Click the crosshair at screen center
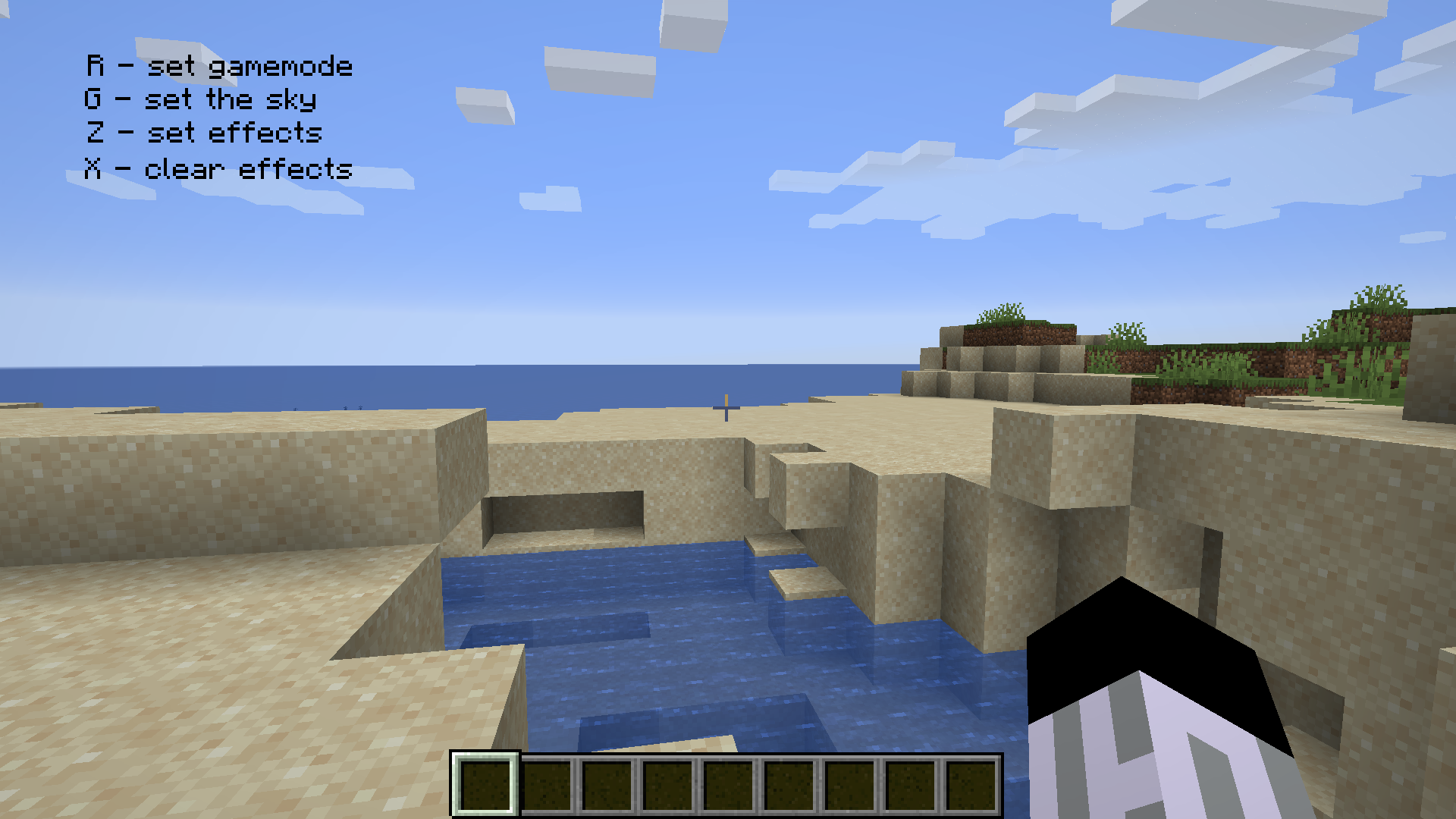Viewport: 1456px width, 819px height. pyautogui.click(x=726, y=409)
